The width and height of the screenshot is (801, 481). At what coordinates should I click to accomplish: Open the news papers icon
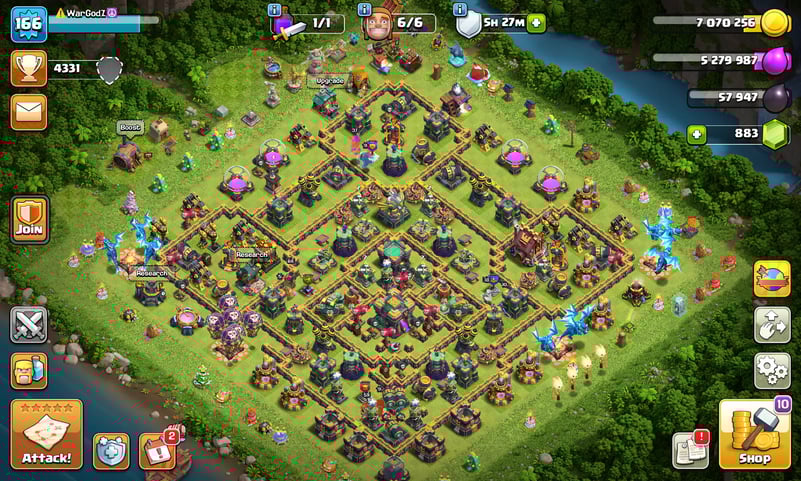(x=690, y=449)
